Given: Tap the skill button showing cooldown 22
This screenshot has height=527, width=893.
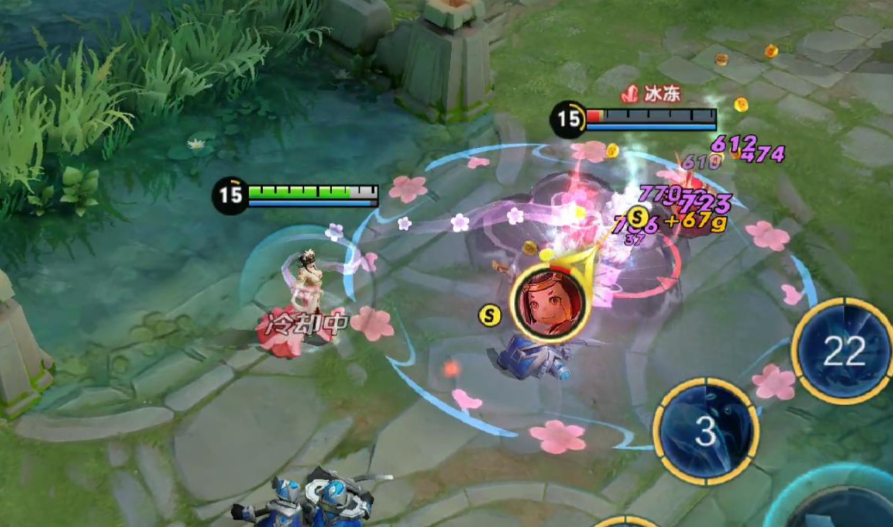Looking at the screenshot, I should click(843, 350).
